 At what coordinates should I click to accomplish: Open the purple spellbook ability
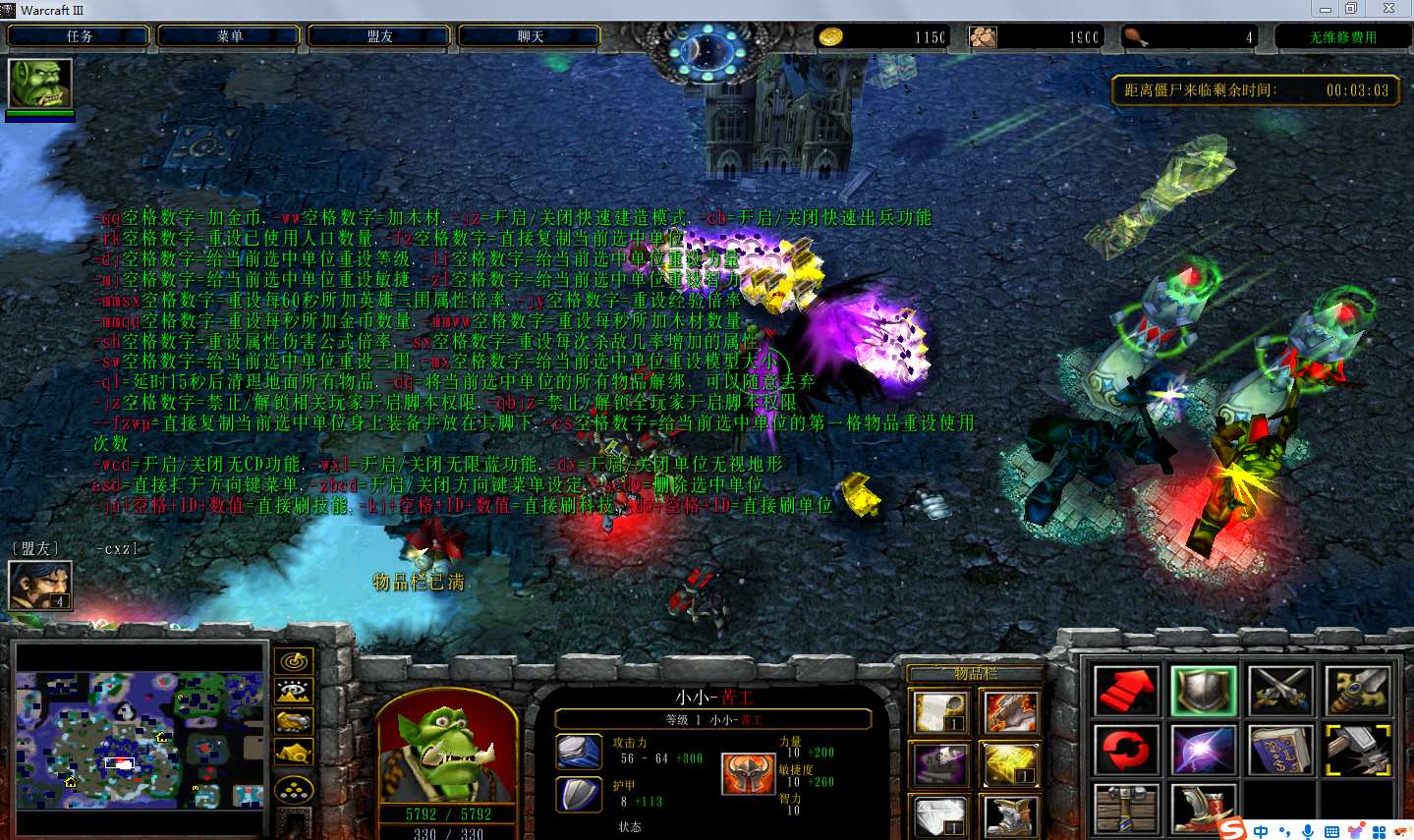click(1281, 752)
